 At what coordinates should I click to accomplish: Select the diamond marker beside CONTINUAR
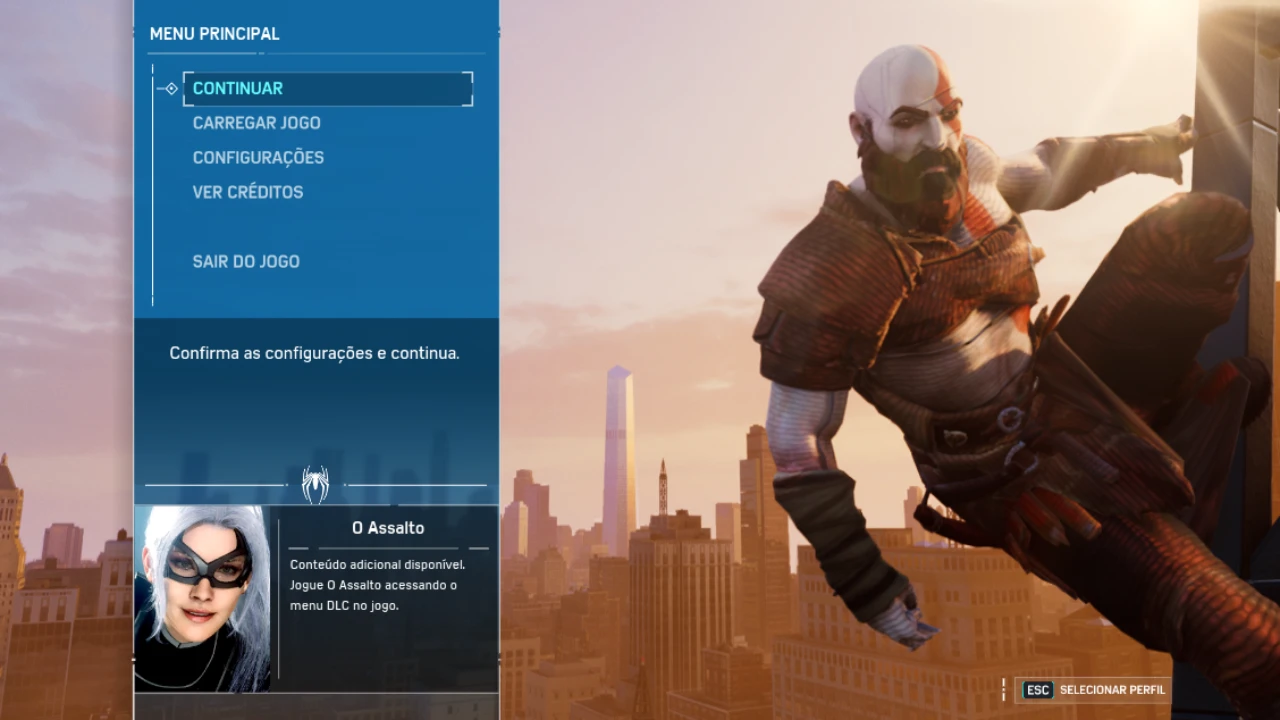(x=170, y=88)
